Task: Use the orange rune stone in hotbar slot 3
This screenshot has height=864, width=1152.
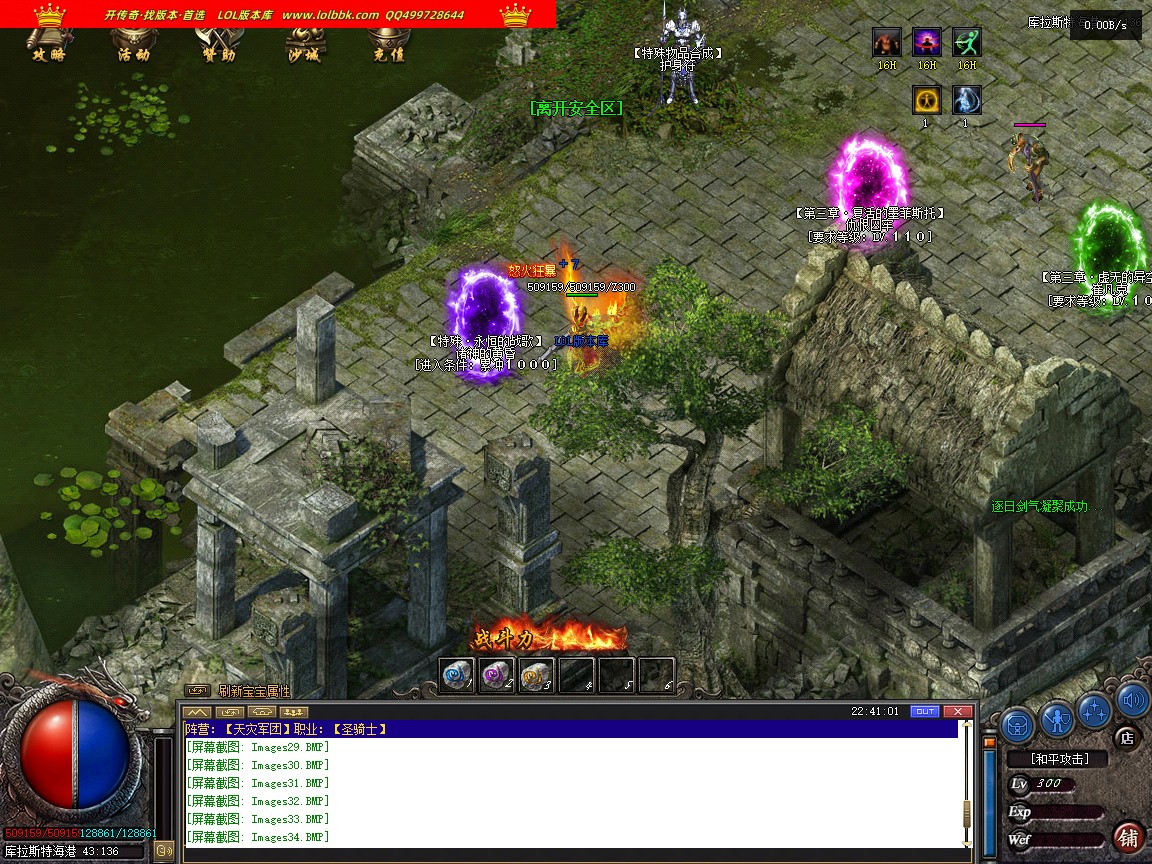Action: click(x=536, y=675)
